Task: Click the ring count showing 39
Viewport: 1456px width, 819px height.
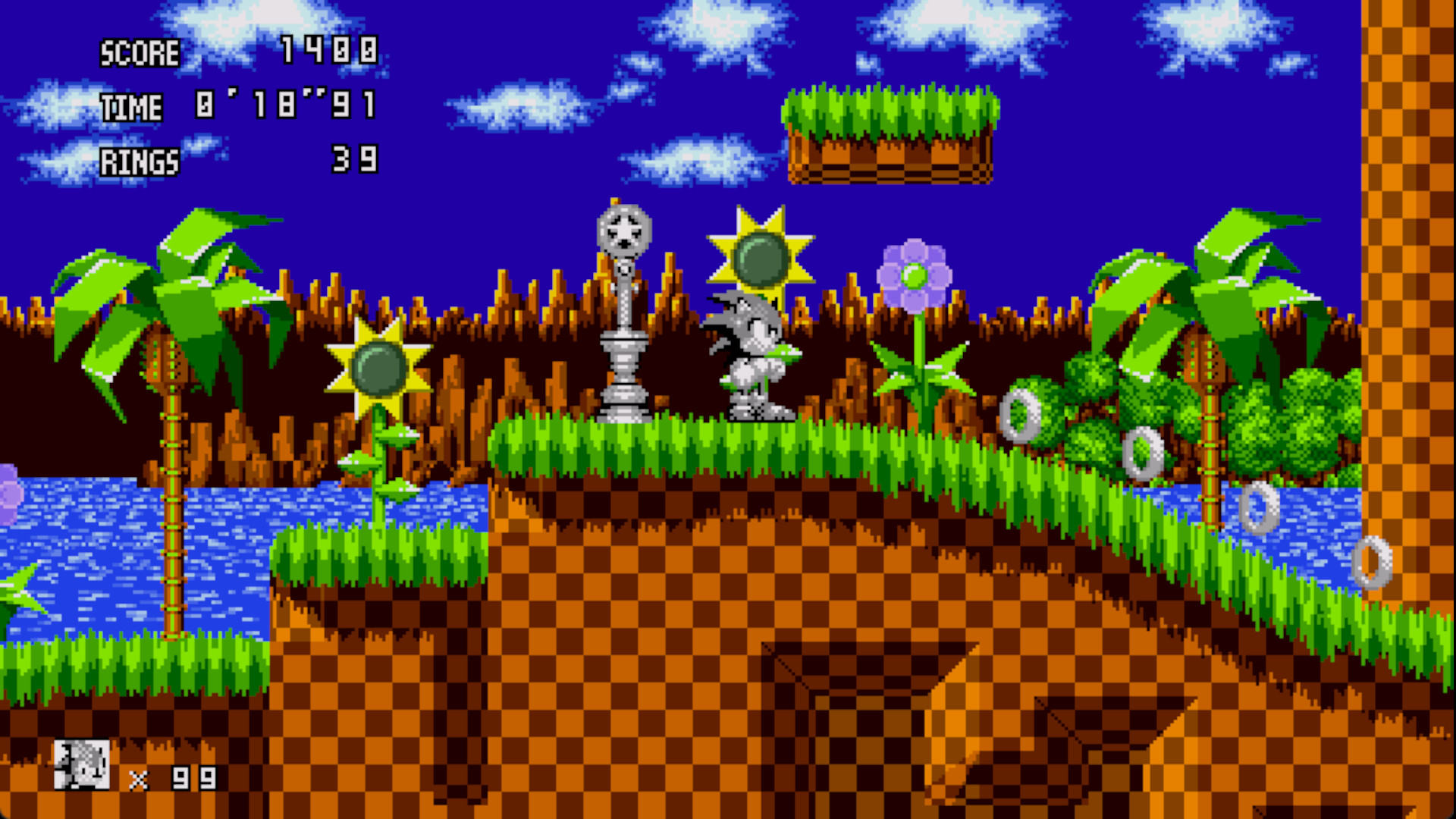Action: point(353,159)
